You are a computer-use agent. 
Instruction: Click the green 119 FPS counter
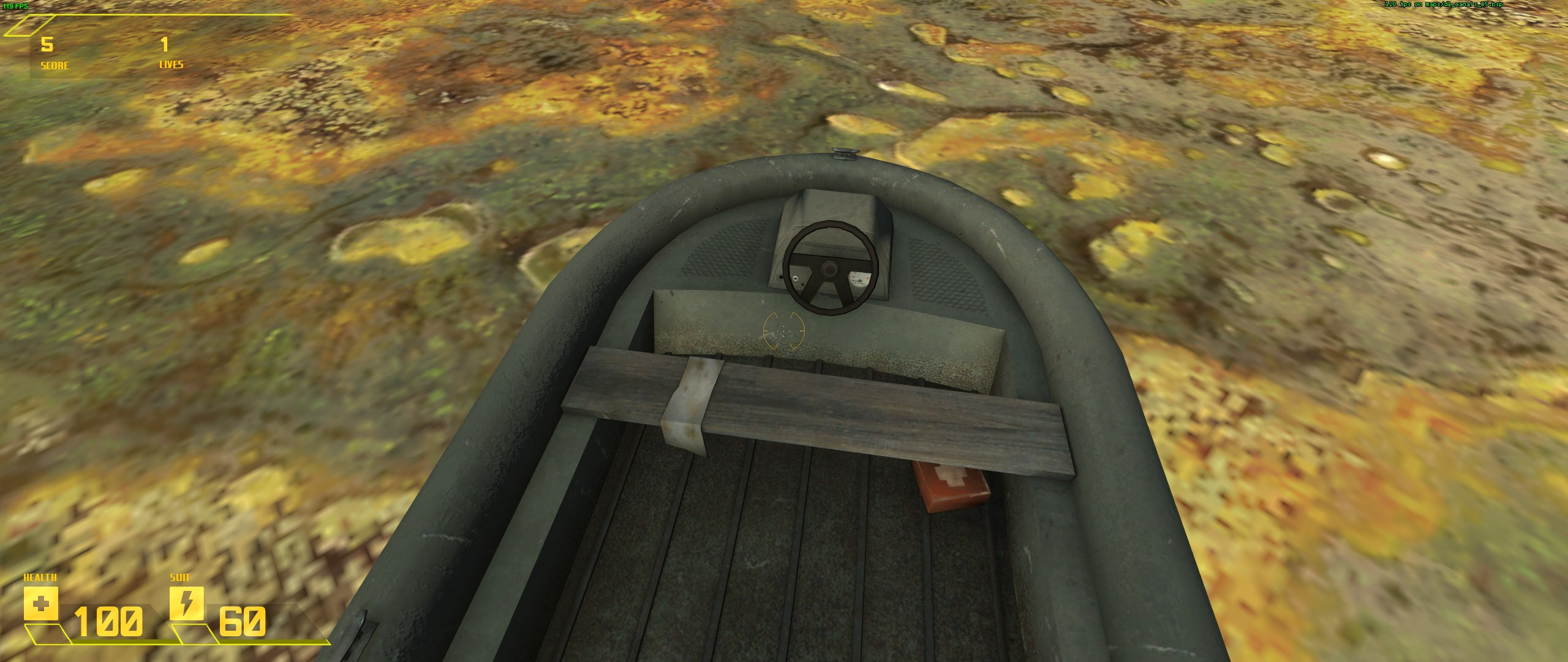point(15,5)
